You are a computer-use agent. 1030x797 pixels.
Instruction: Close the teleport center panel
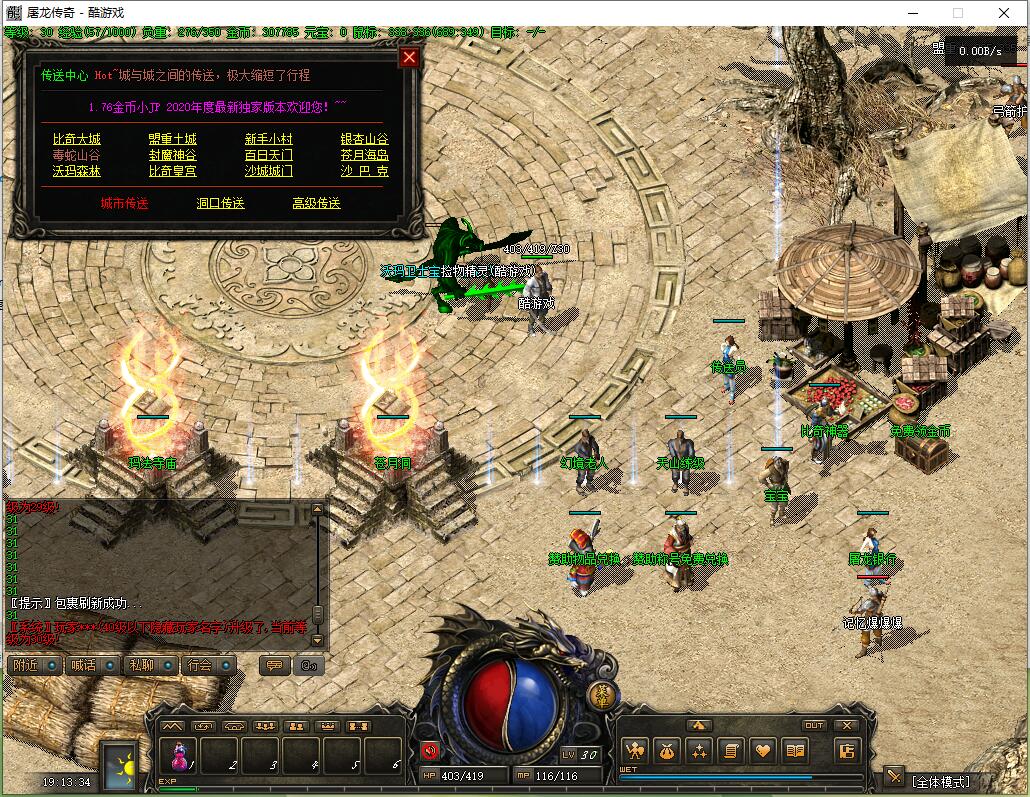[409, 57]
